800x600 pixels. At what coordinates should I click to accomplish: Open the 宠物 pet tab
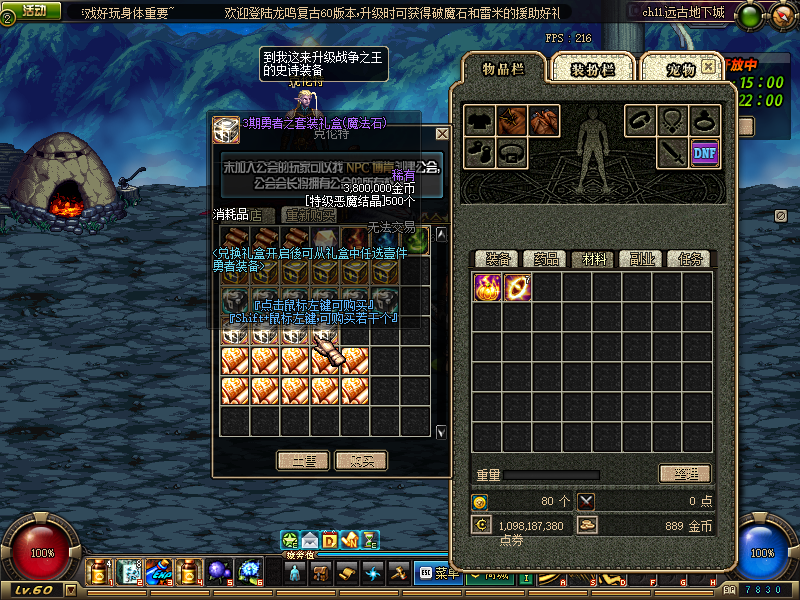click(680, 70)
